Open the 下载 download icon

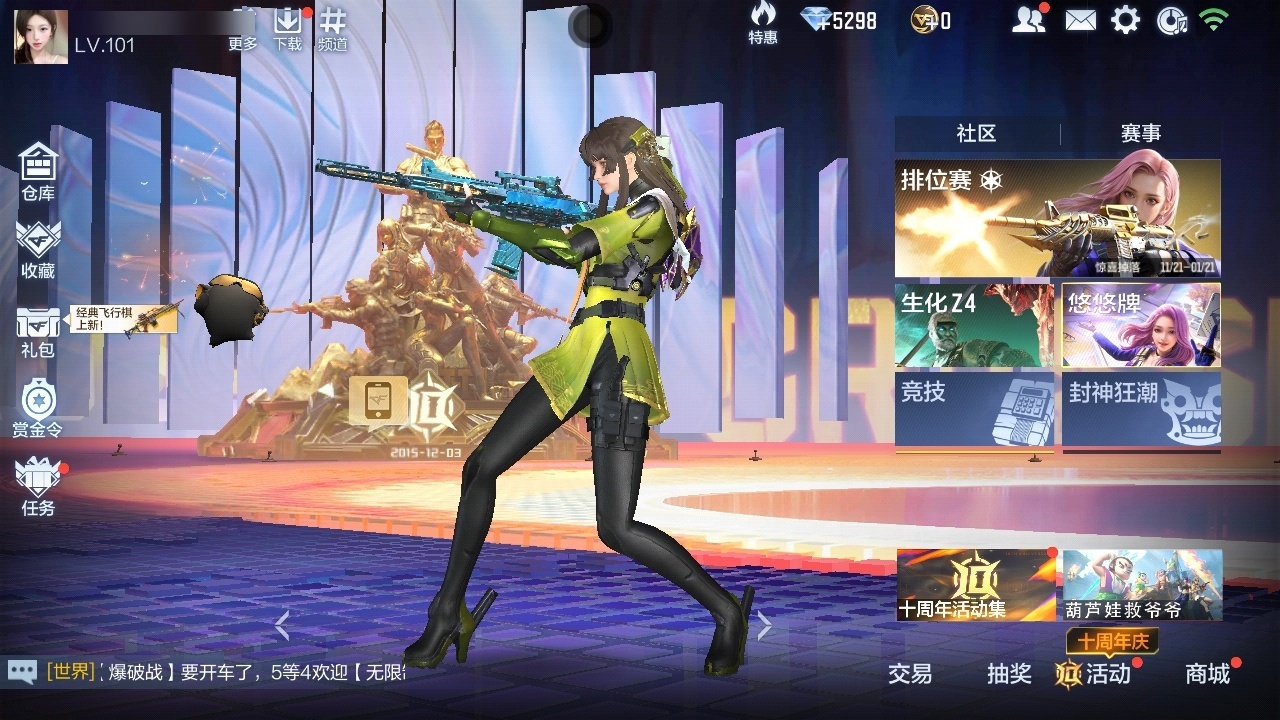(x=288, y=29)
